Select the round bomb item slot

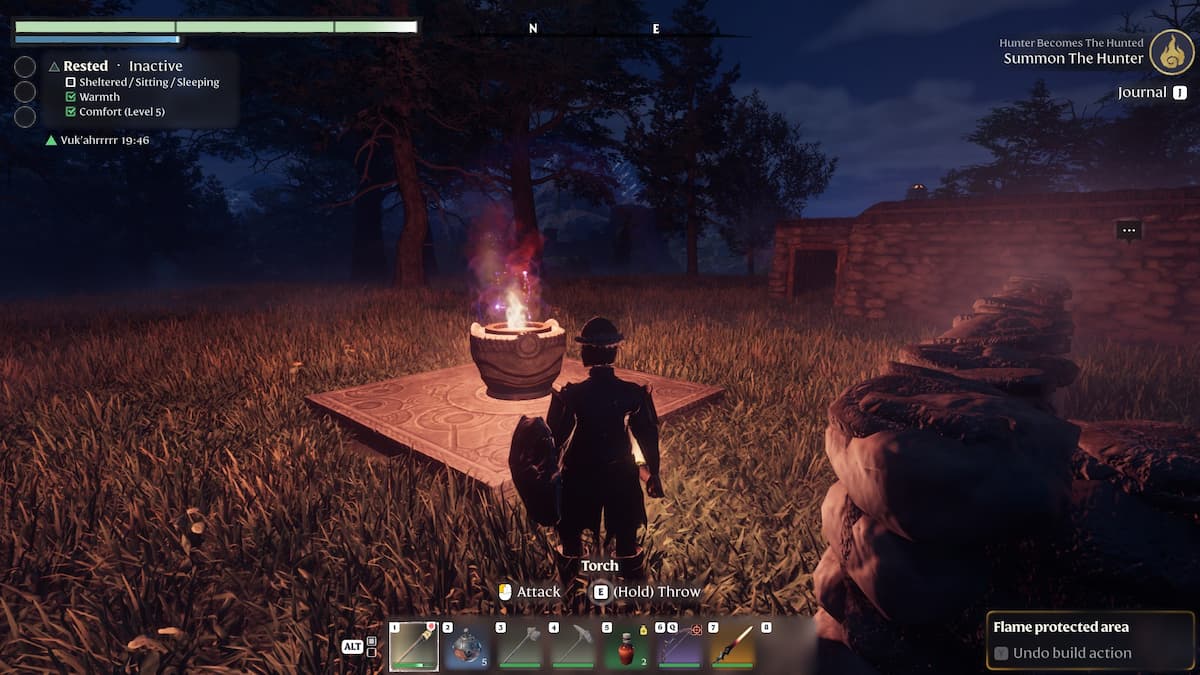pos(468,646)
